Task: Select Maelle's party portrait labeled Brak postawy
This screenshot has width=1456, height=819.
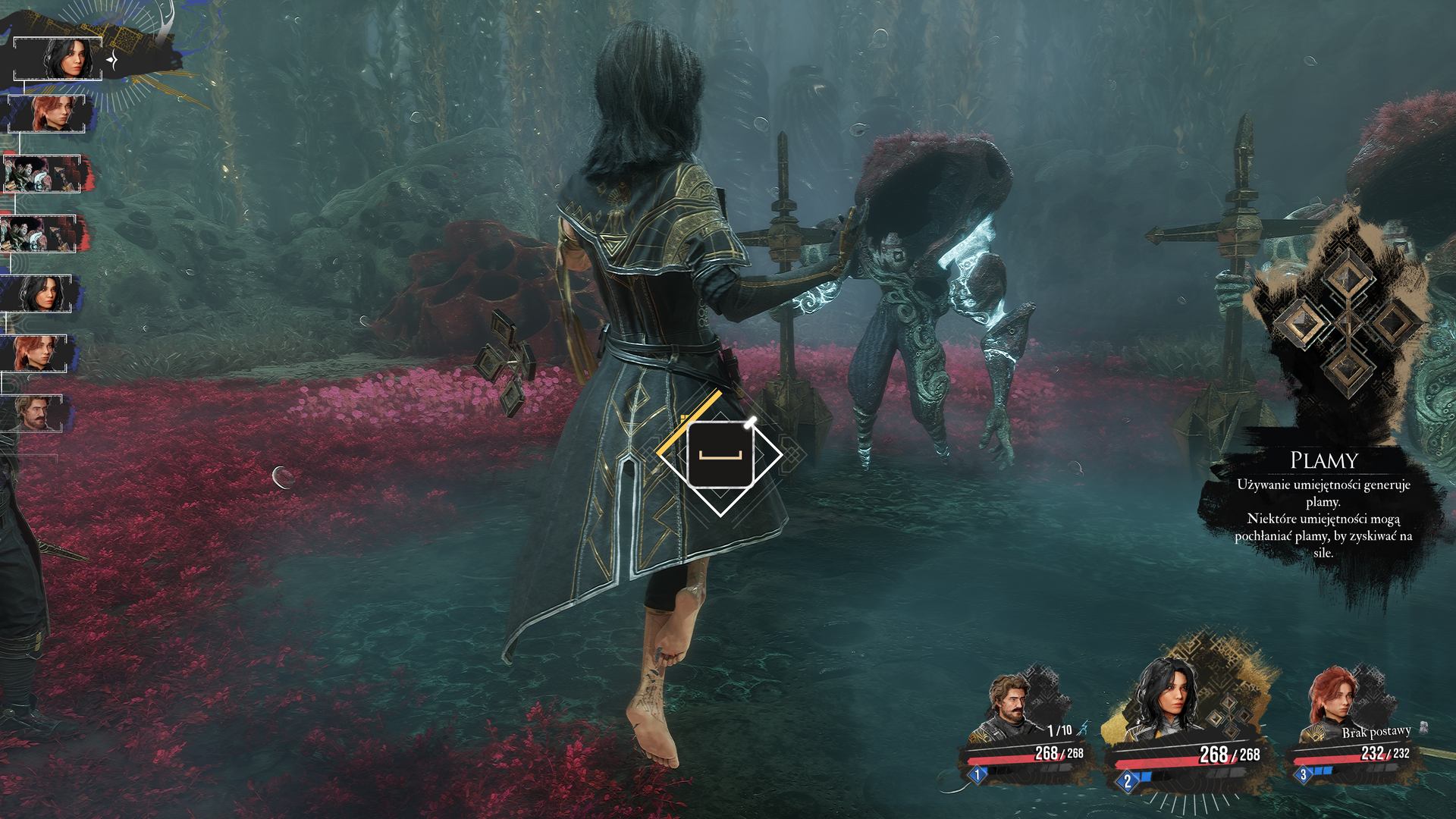Action: [1333, 704]
